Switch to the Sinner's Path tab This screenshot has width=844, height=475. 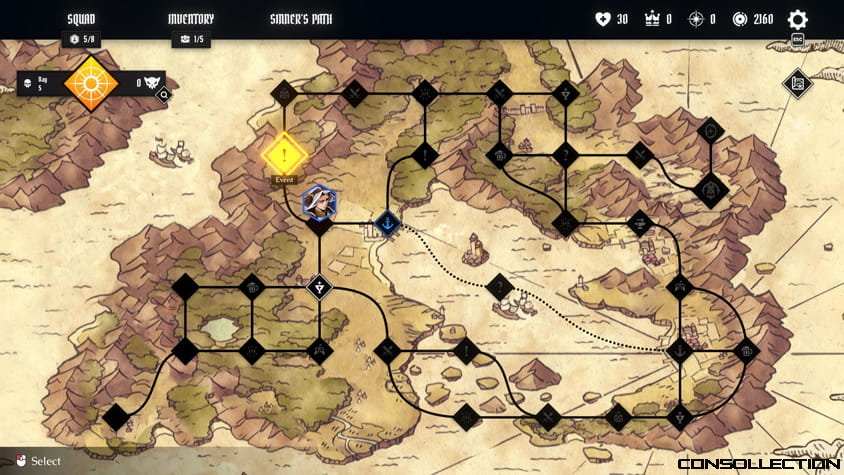301,19
